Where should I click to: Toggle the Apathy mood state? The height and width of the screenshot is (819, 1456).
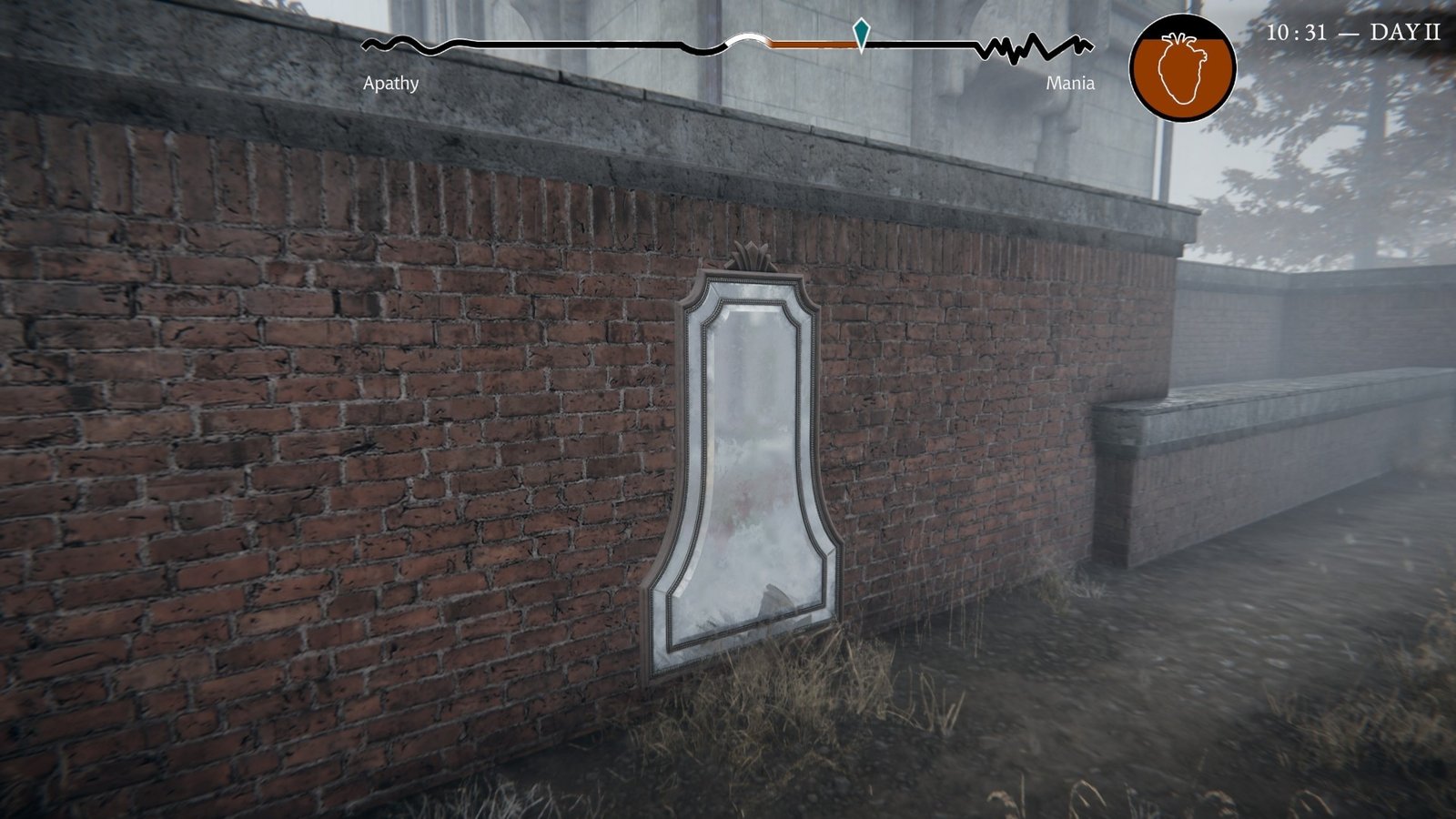pyautogui.click(x=391, y=85)
